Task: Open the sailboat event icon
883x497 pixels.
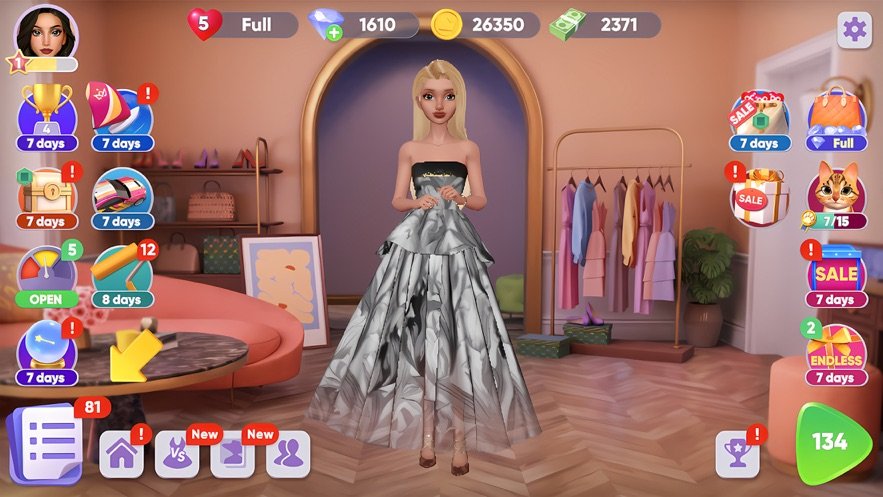Action: point(121,113)
